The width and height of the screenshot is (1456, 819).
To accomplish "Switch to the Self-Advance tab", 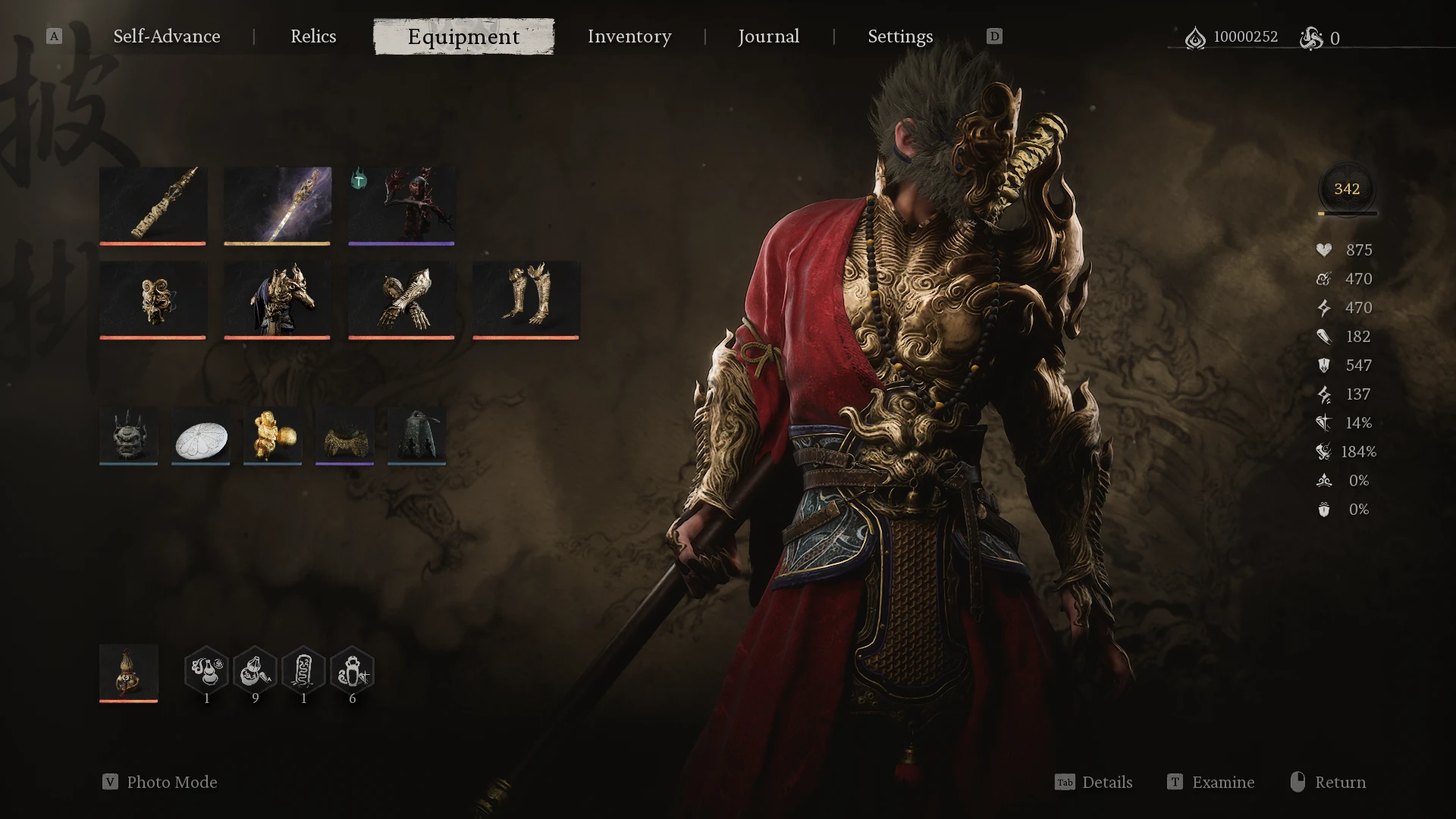I will (x=167, y=36).
